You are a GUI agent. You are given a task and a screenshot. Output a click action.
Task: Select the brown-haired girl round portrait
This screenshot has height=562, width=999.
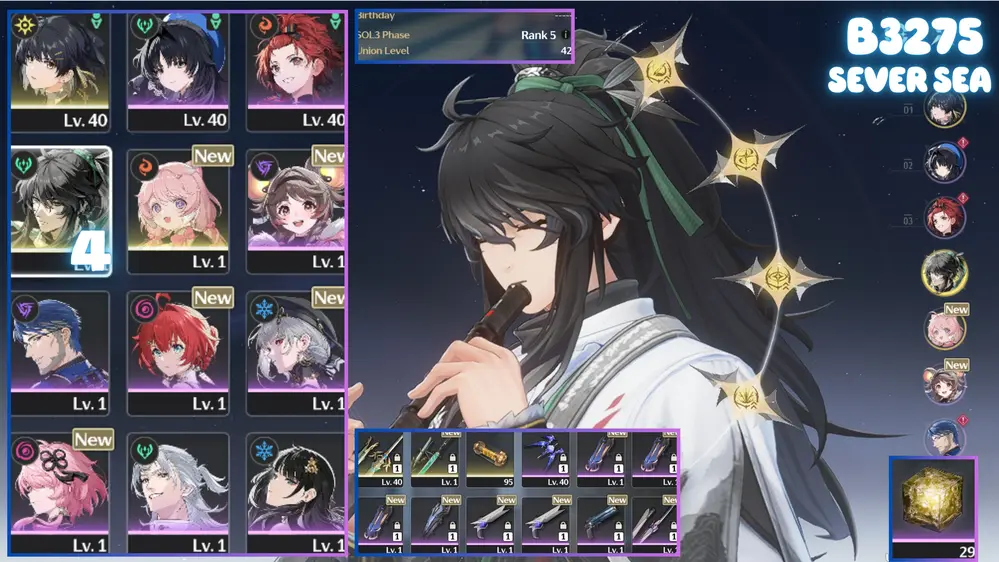tap(944, 384)
